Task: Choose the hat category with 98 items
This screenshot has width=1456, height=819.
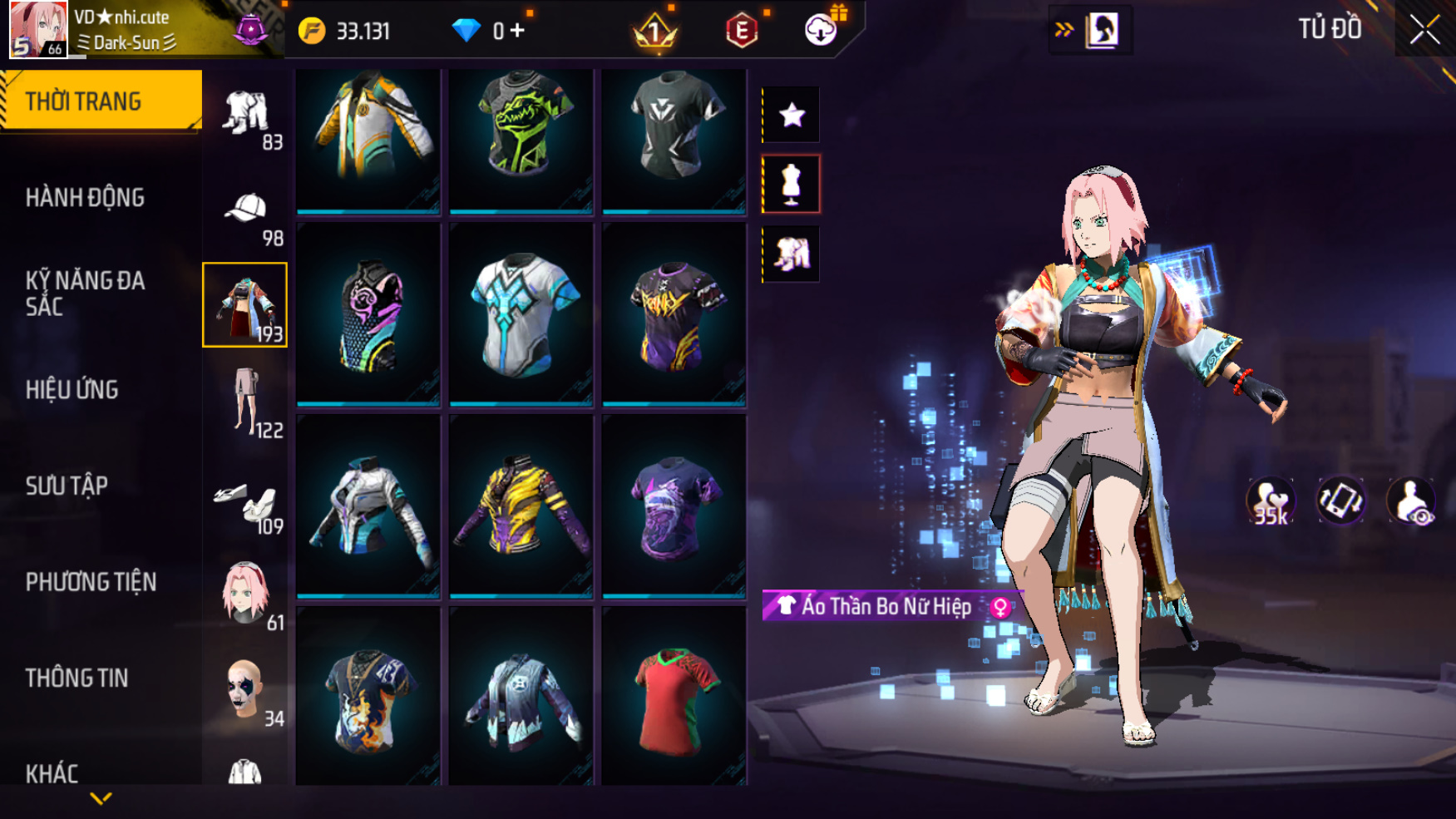Action: tap(246, 215)
